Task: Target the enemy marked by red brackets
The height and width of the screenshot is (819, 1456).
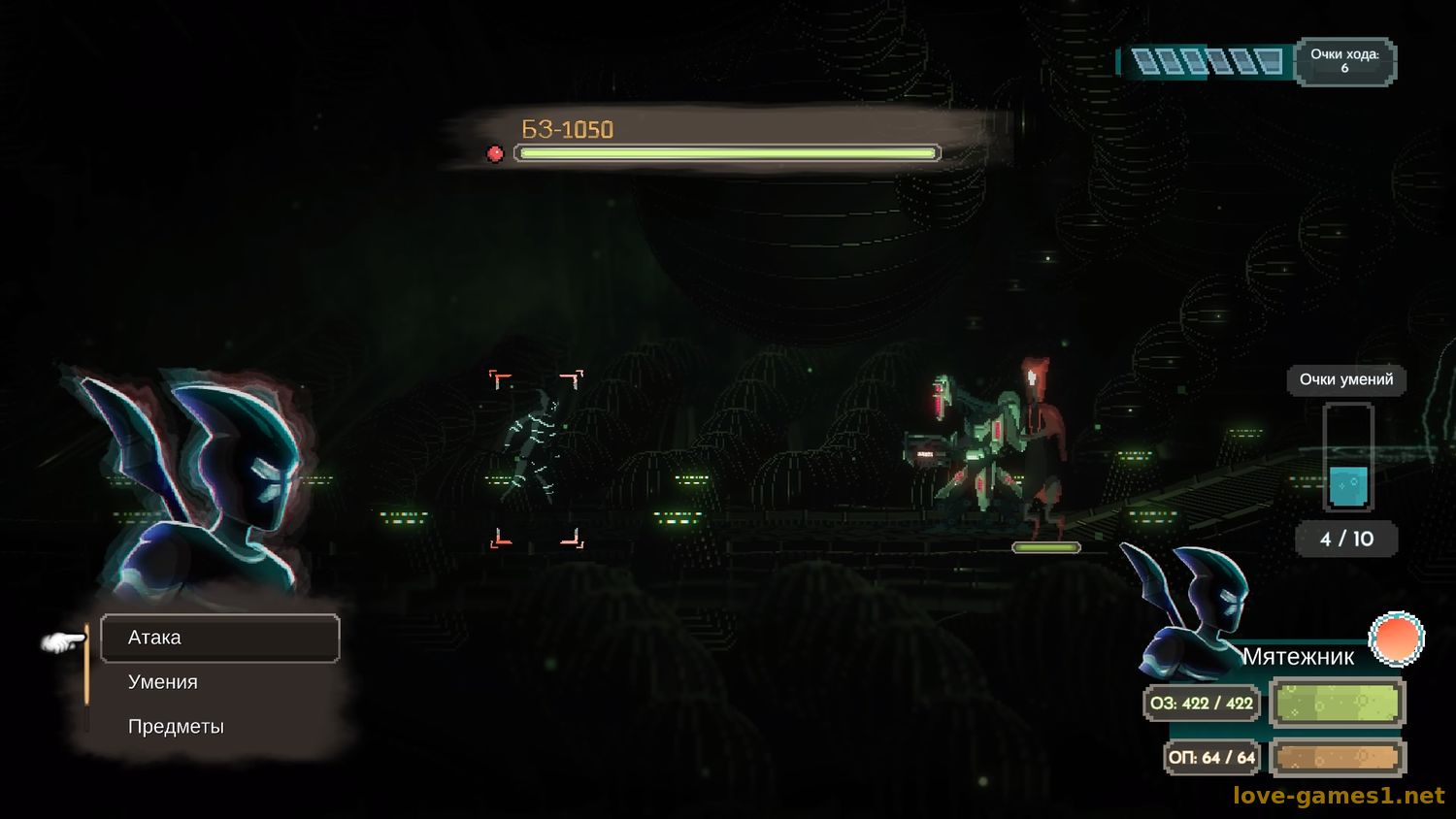Action: [x=536, y=458]
